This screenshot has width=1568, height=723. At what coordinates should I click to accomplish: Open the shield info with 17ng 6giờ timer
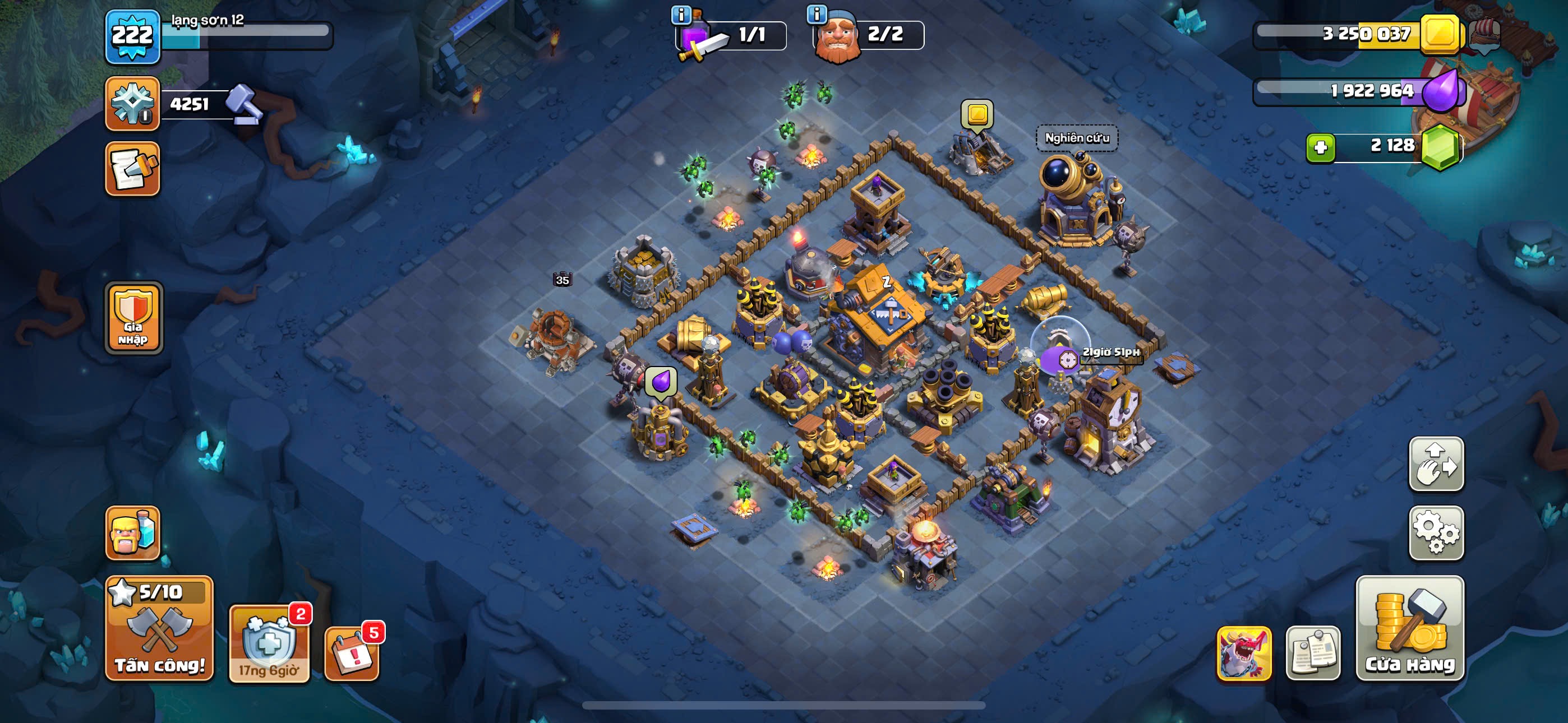[269, 644]
